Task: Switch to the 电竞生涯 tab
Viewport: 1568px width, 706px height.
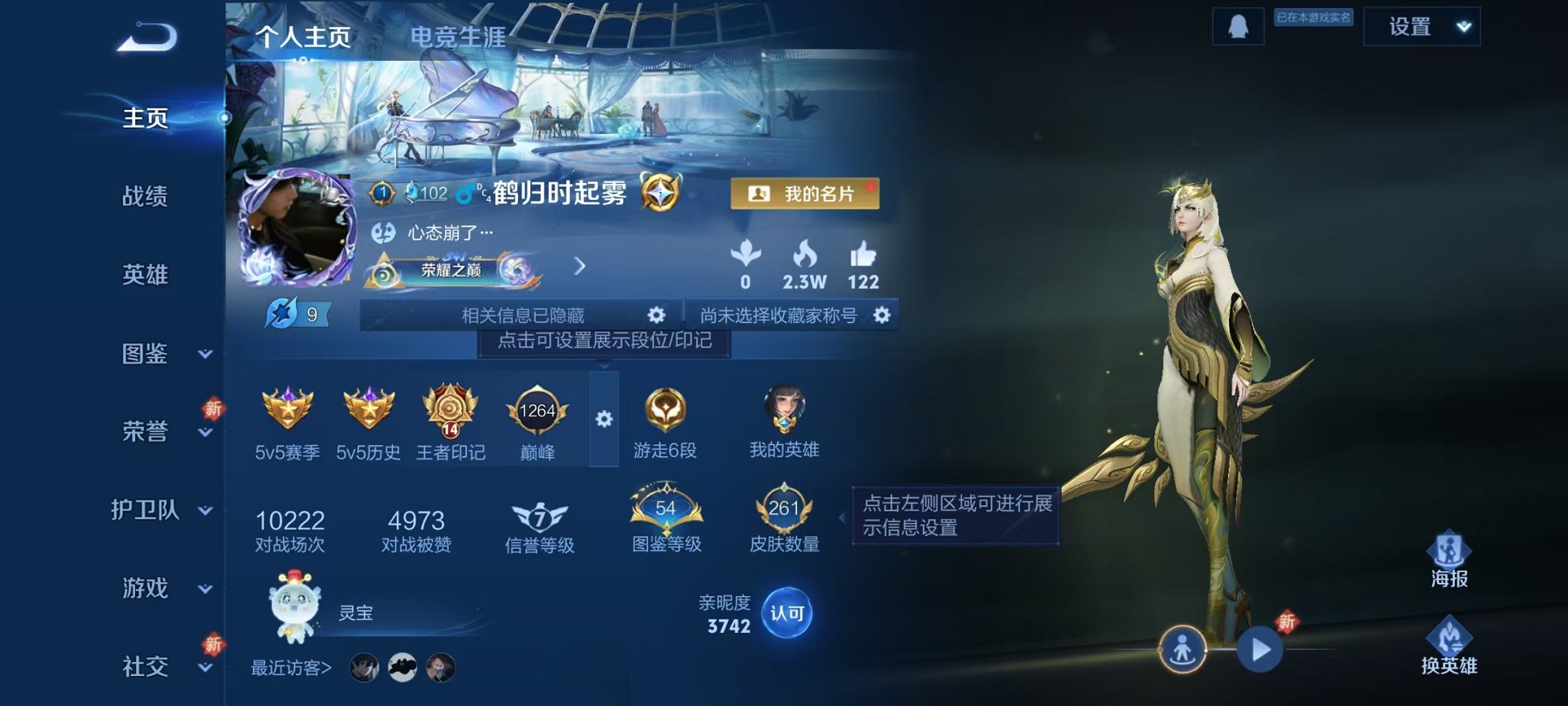Action: 458,34
